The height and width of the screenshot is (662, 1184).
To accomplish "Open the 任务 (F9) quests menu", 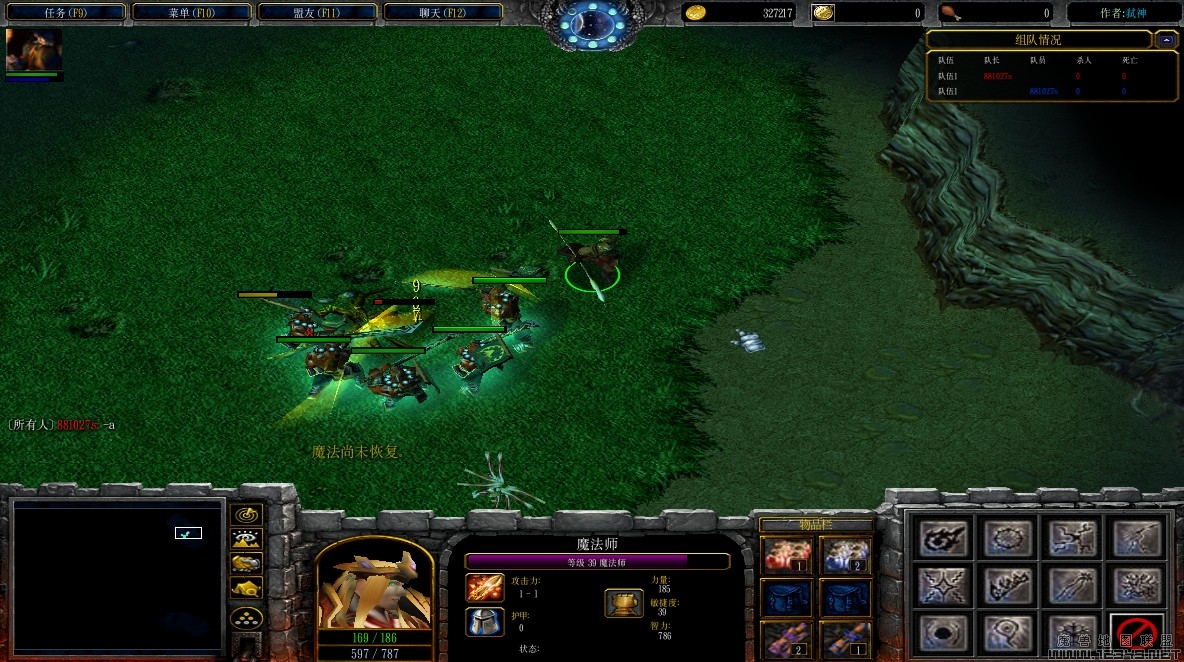I will click(x=66, y=13).
